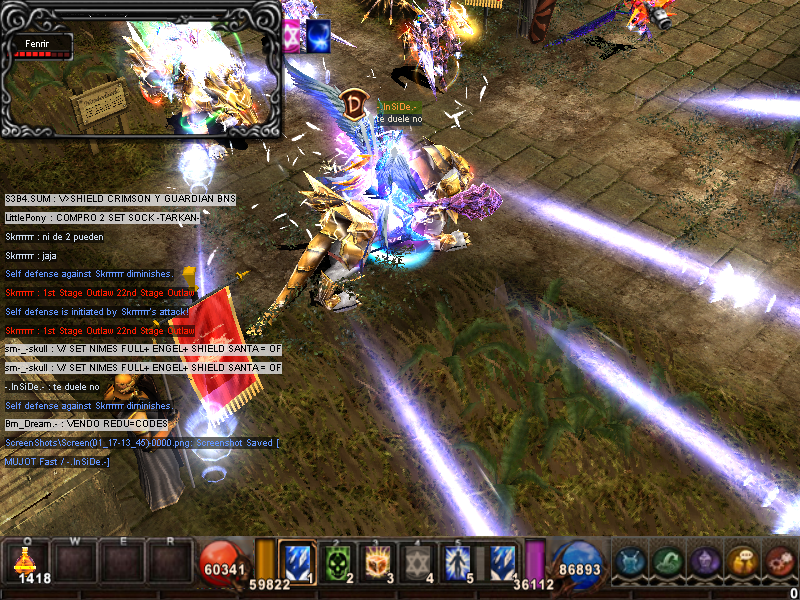Activate the glowing figure skill in slot 5
Image resolution: width=800 pixels, height=600 pixels.
[461, 563]
